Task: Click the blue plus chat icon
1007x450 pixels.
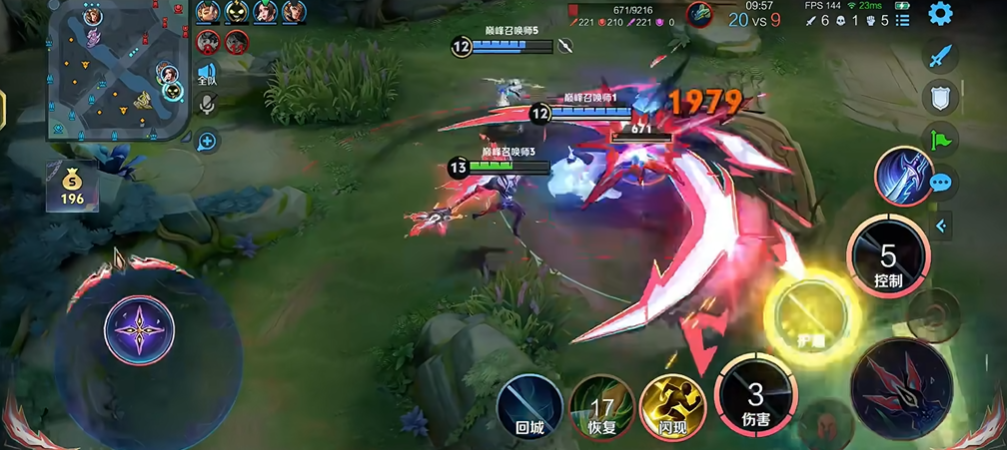Action: tap(207, 141)
